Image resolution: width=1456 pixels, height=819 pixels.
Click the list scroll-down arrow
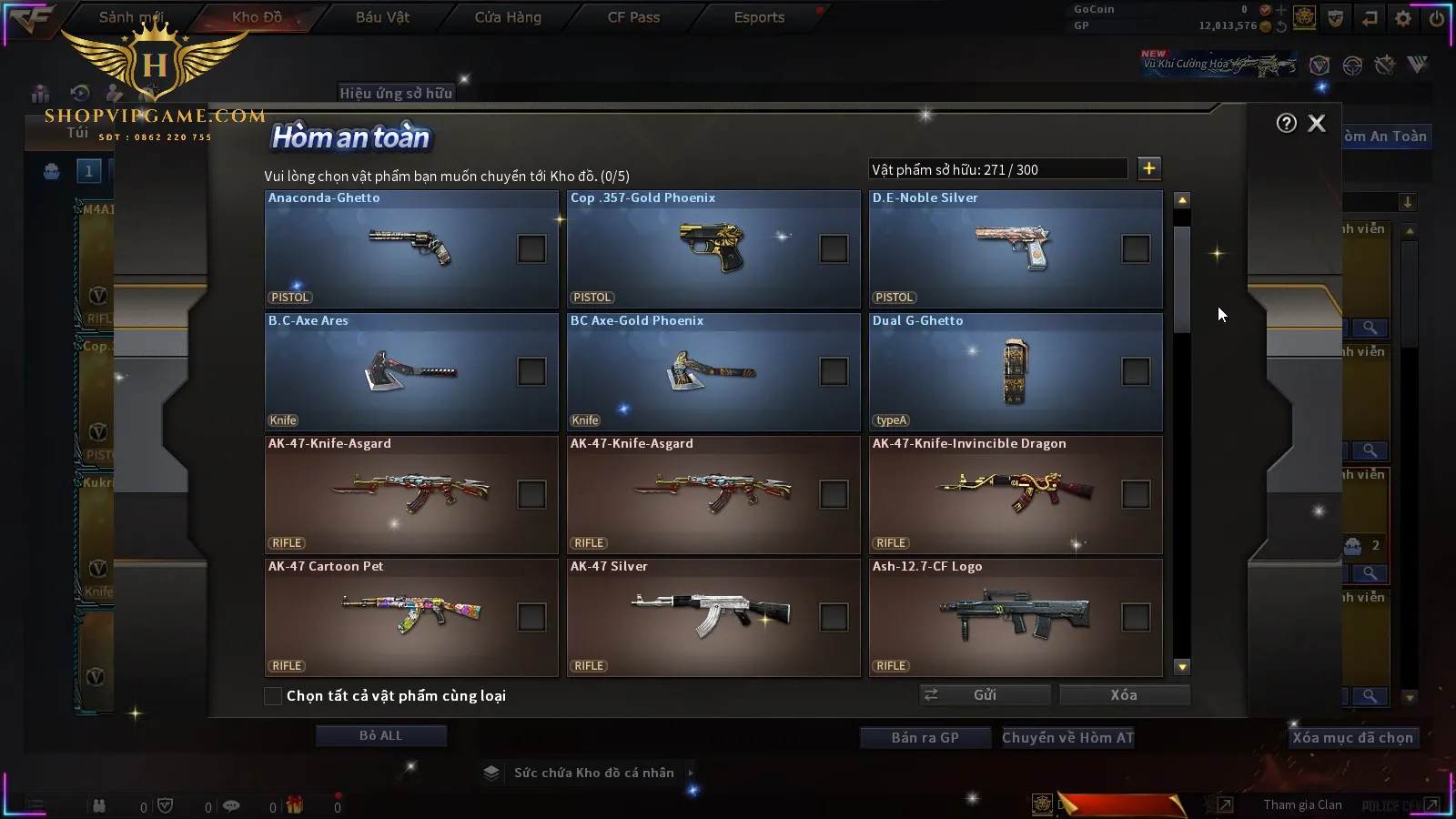pos(1182,667)
